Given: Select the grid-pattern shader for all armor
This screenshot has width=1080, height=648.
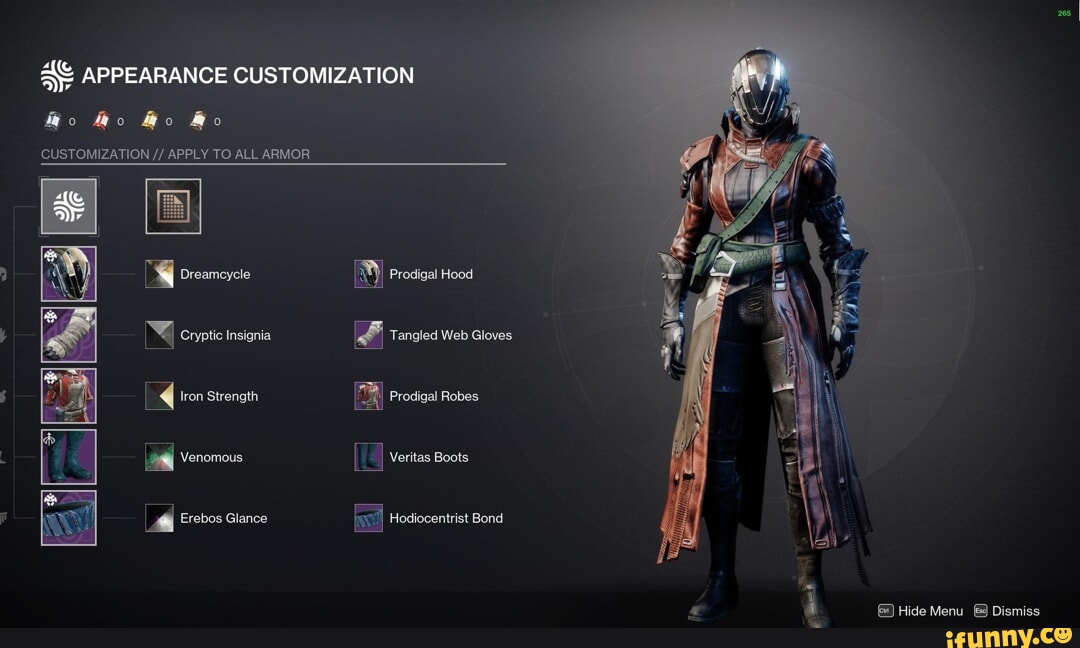Looking at the screenshot, I should point(173,206).
